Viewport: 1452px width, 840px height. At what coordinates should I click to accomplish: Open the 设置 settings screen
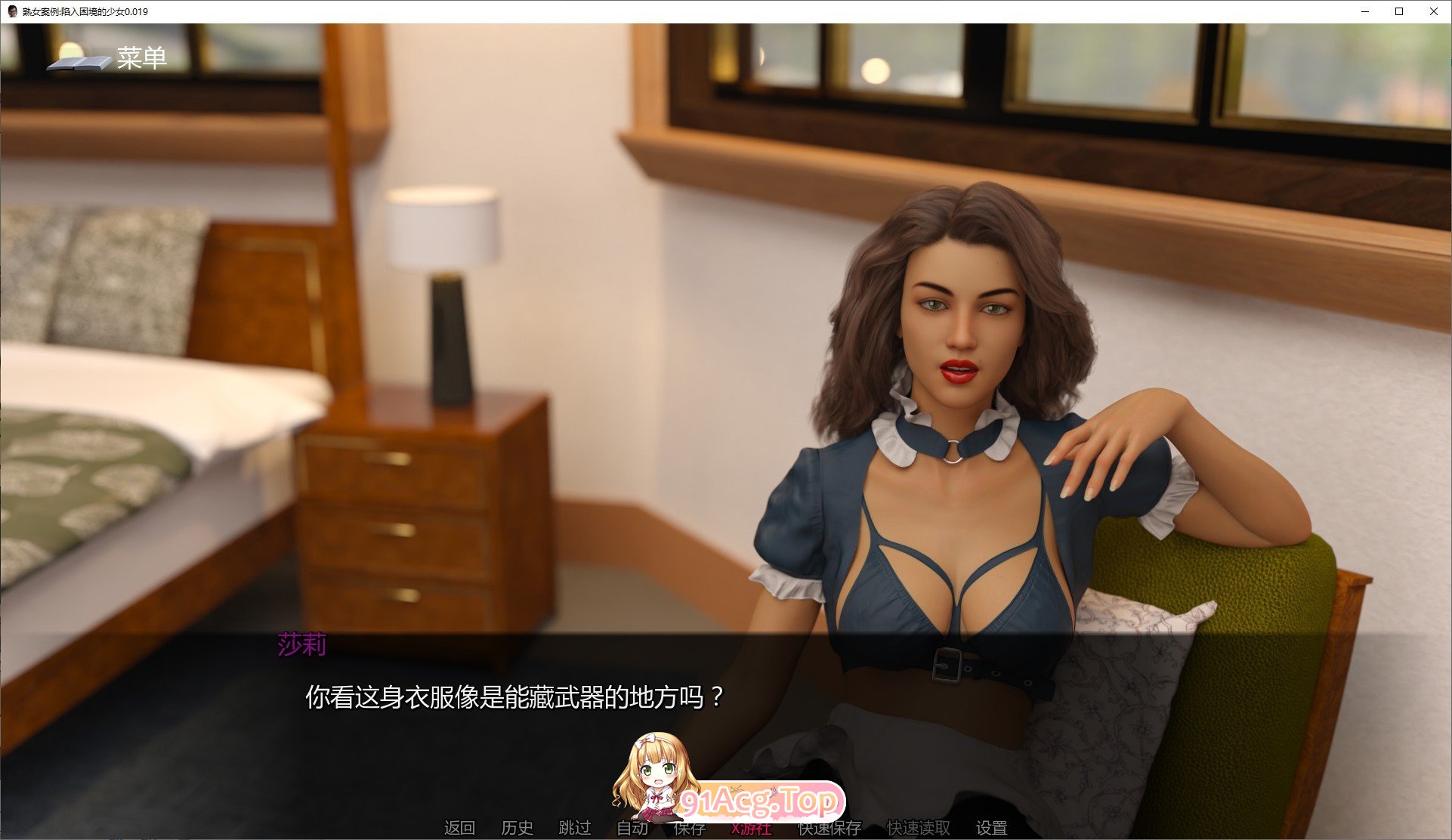pyautogui.click(x=991, y=828)
